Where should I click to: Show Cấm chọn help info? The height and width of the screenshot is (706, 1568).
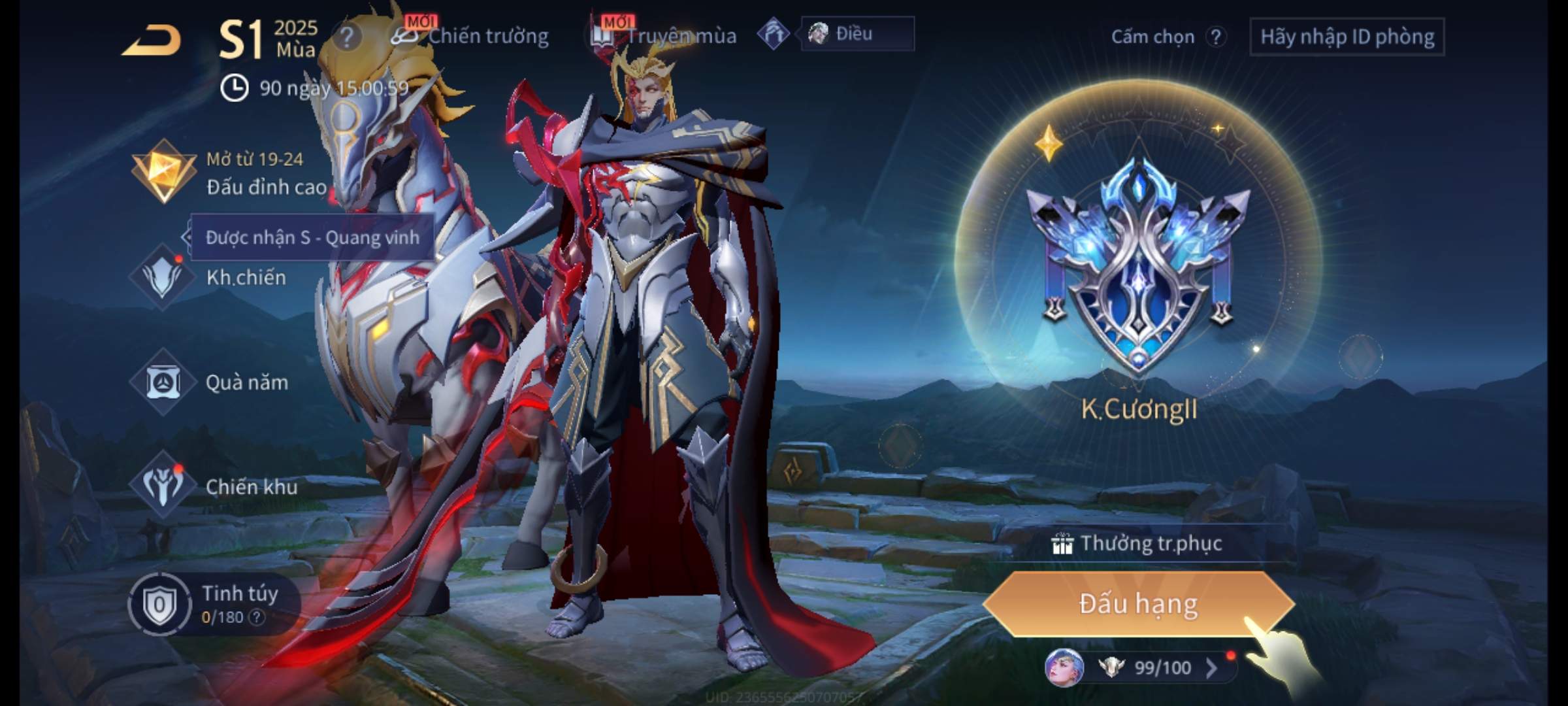click(1215, 37)
